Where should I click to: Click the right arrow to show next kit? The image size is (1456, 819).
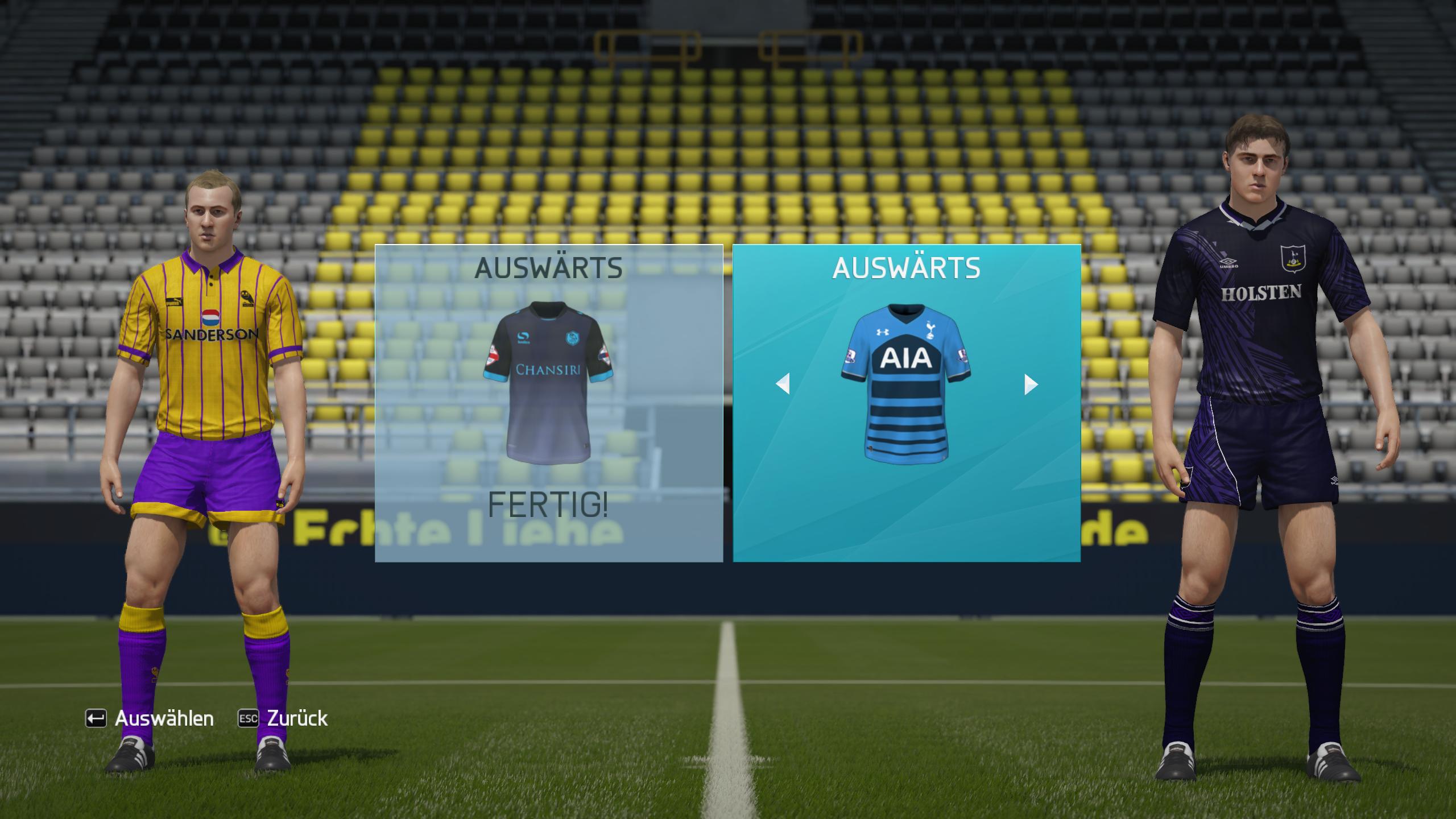pyautogui.click(x=1031, y=384)
